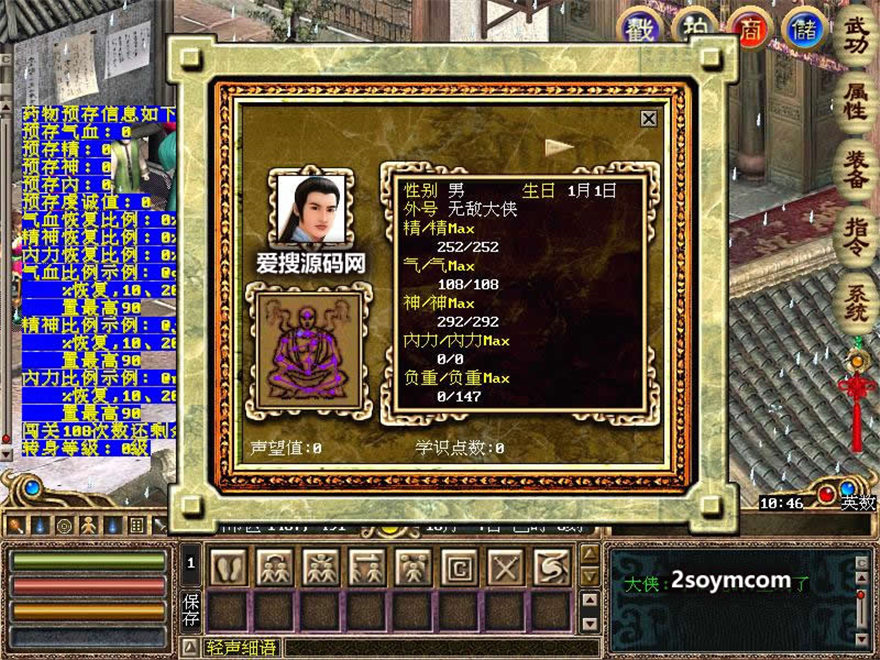Select the 轻声细语 whisper chat channel
Screen dimensions: 880x660
click(241, 647)
